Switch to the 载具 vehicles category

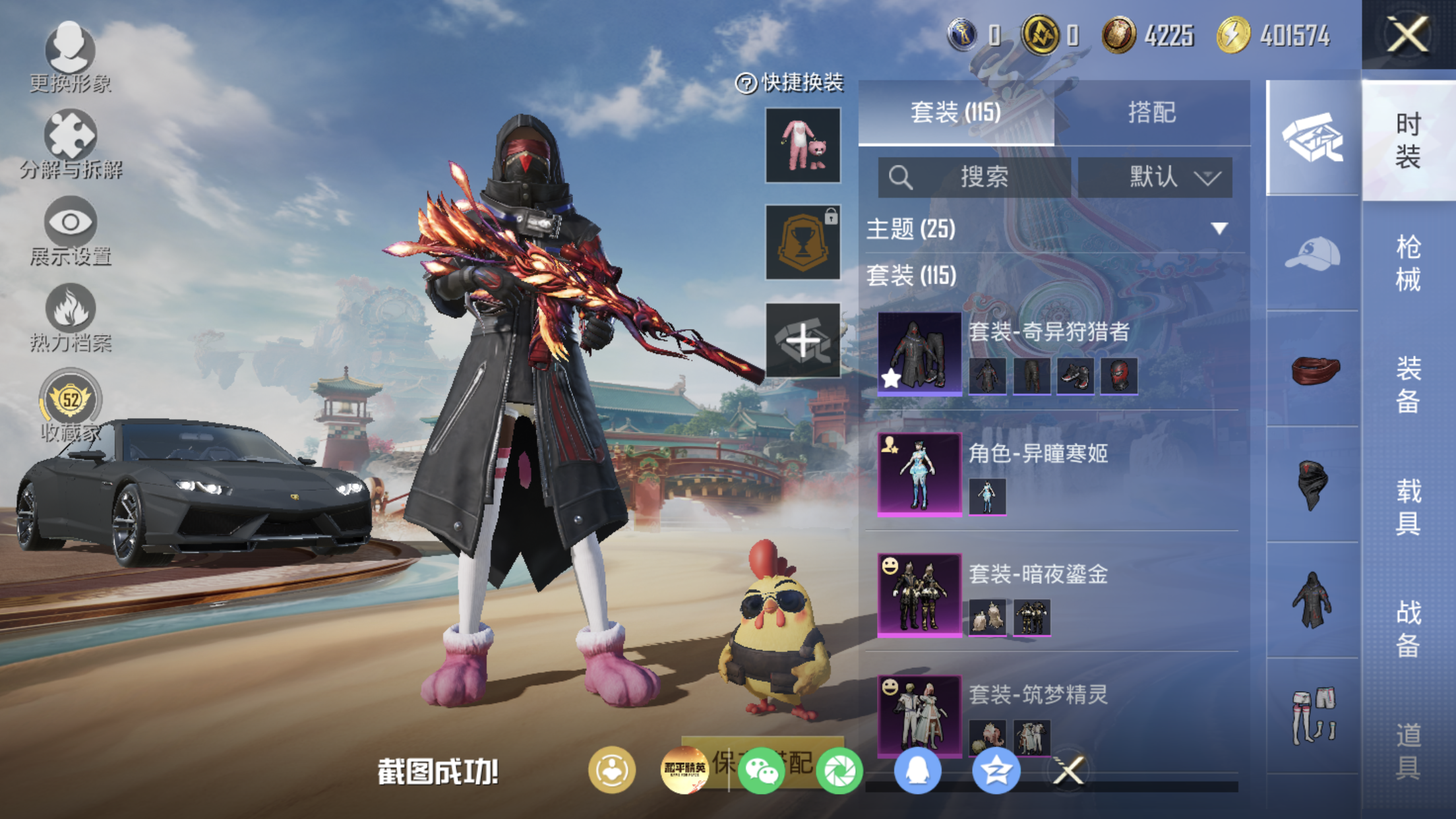pos(1408,506)
